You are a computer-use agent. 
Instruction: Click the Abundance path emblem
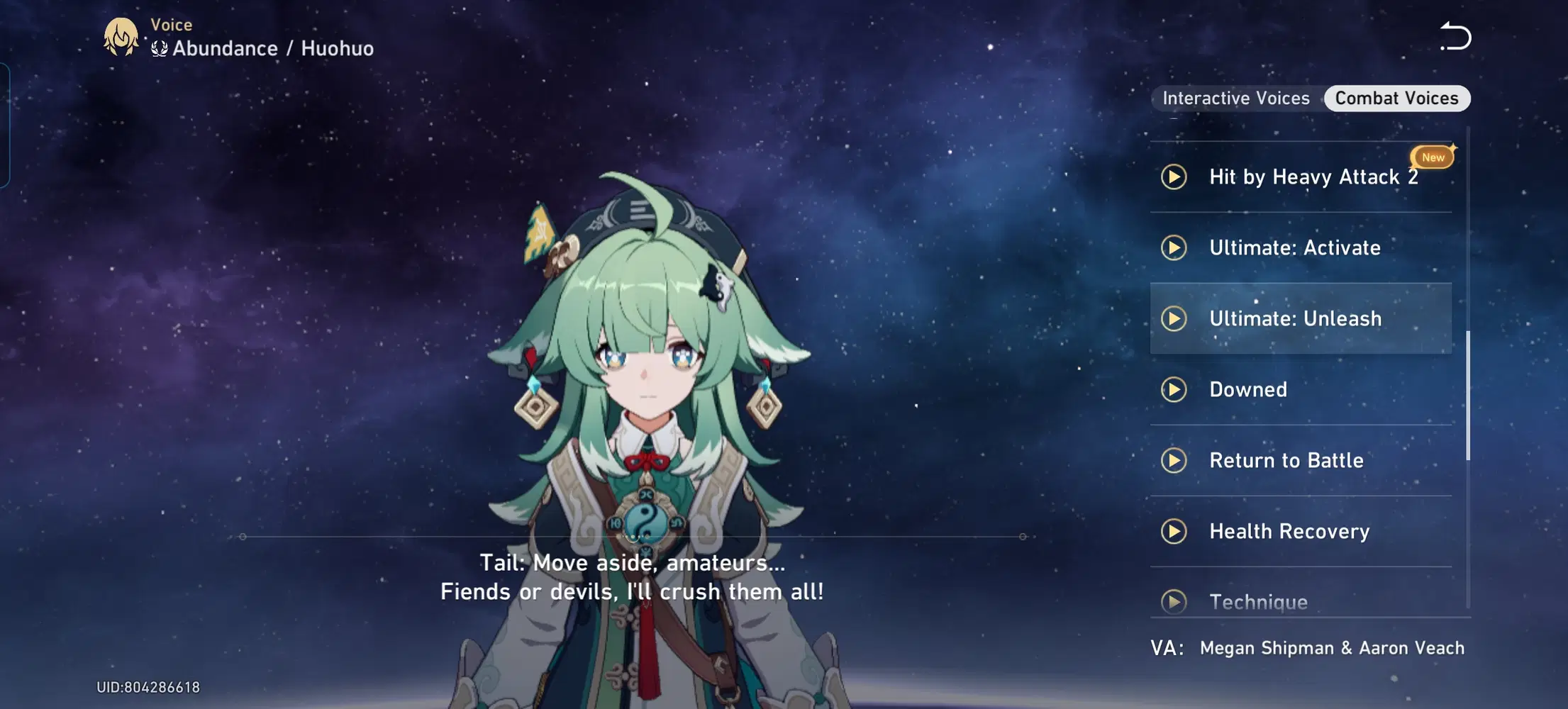(x=157, y=48)
